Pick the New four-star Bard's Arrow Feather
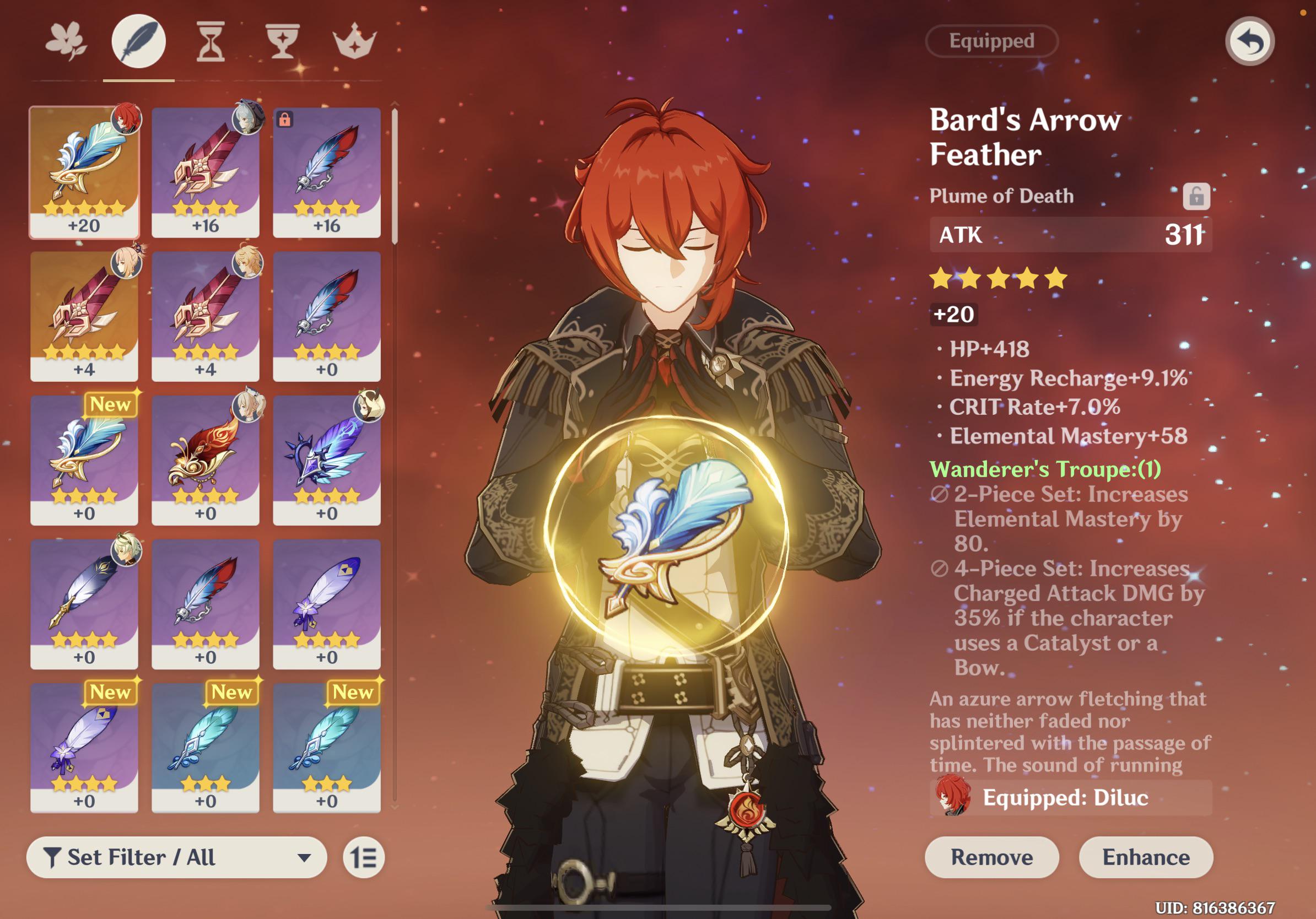The width and height of the screenshot is (1316, 919). pos(84,459)
